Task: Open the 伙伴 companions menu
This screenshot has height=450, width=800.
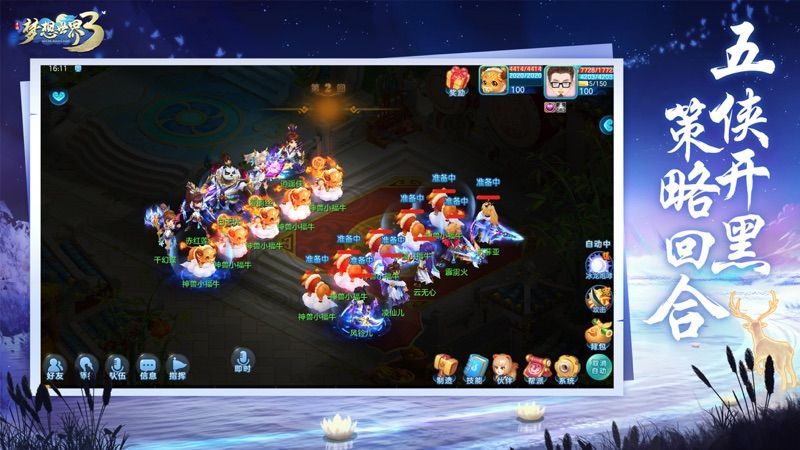Action: (x=506, y=367)
